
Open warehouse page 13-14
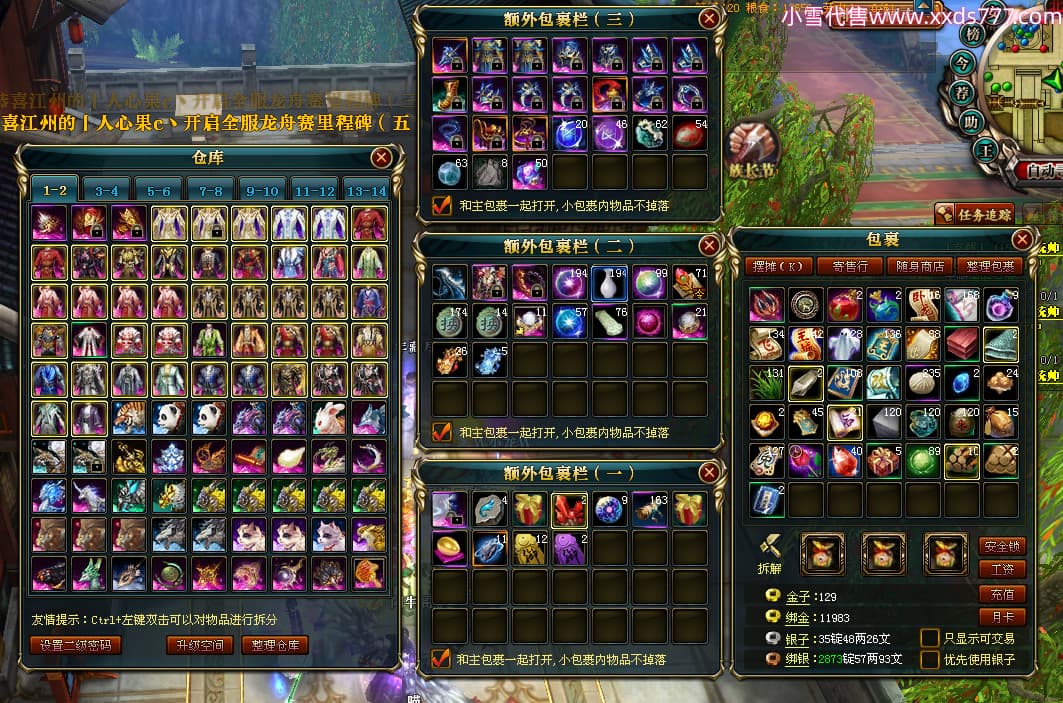coord(366,190)
